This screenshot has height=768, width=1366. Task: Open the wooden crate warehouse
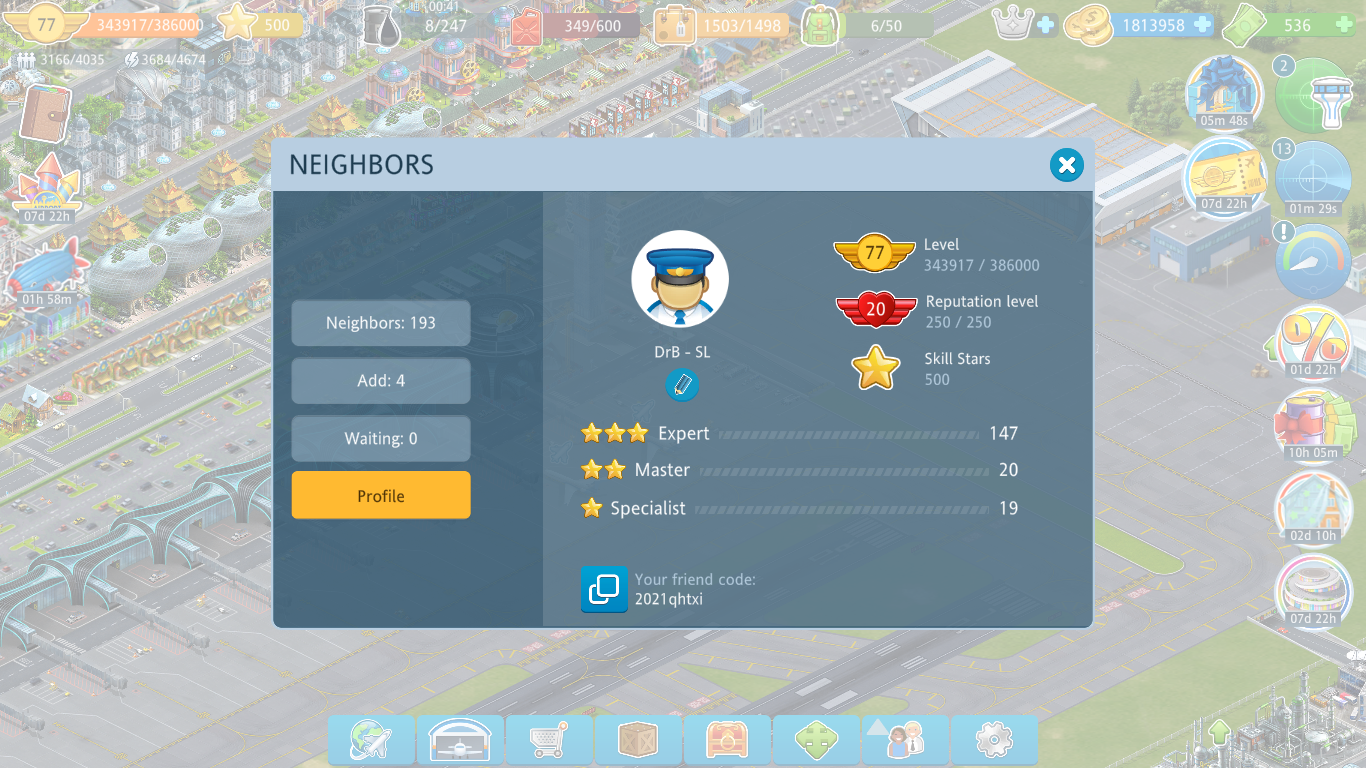point(638,741)
